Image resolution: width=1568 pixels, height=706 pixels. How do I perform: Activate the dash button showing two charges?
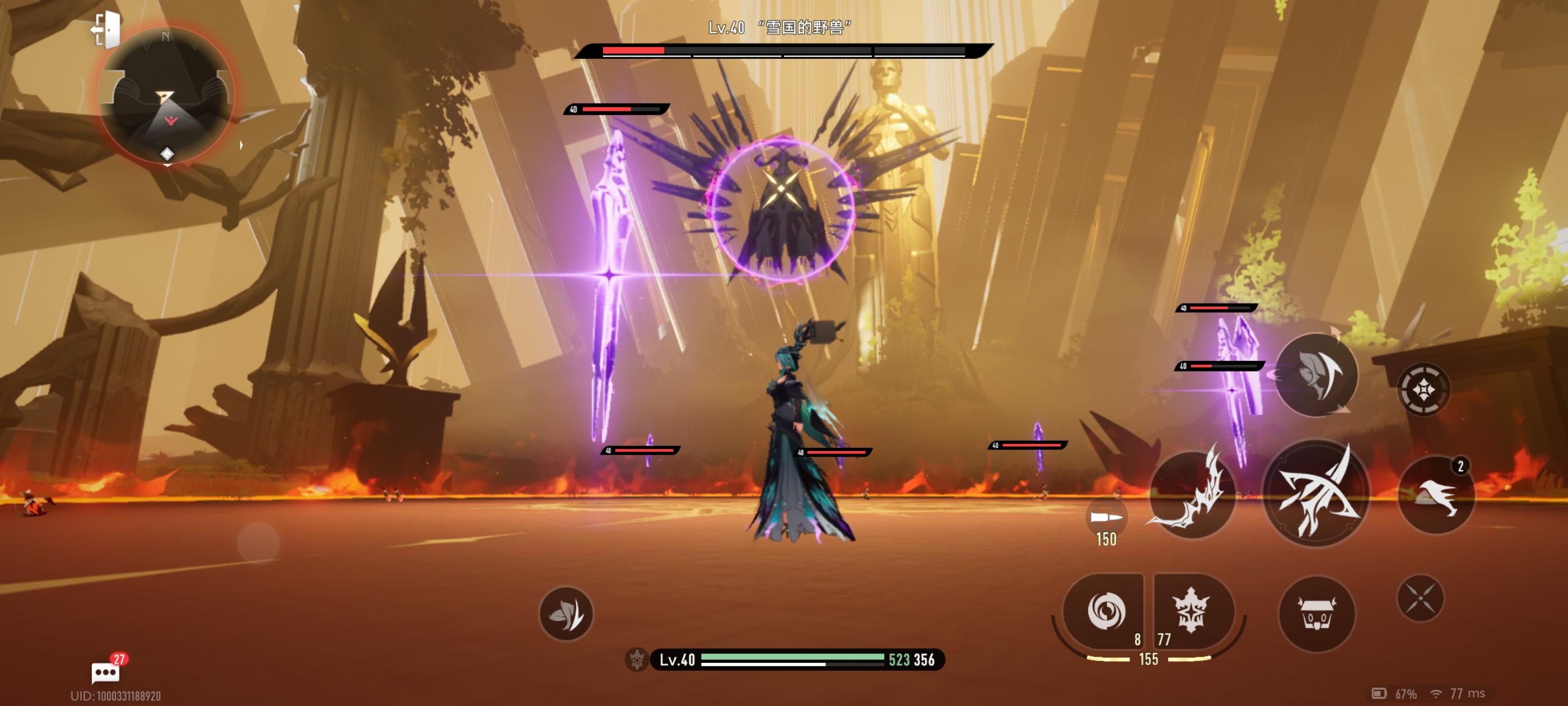click(1436, 495)
